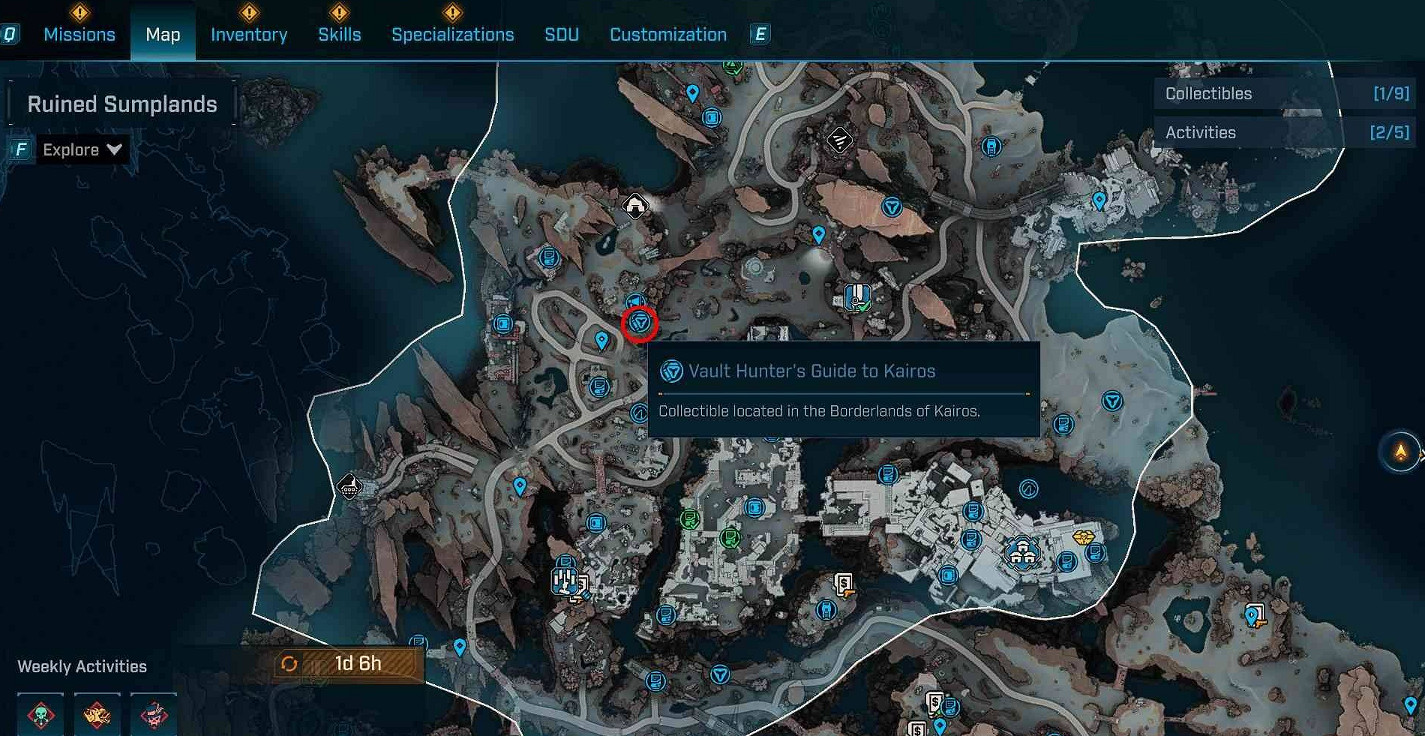Select the orange arrow marker at map edge

point(1400,452)
